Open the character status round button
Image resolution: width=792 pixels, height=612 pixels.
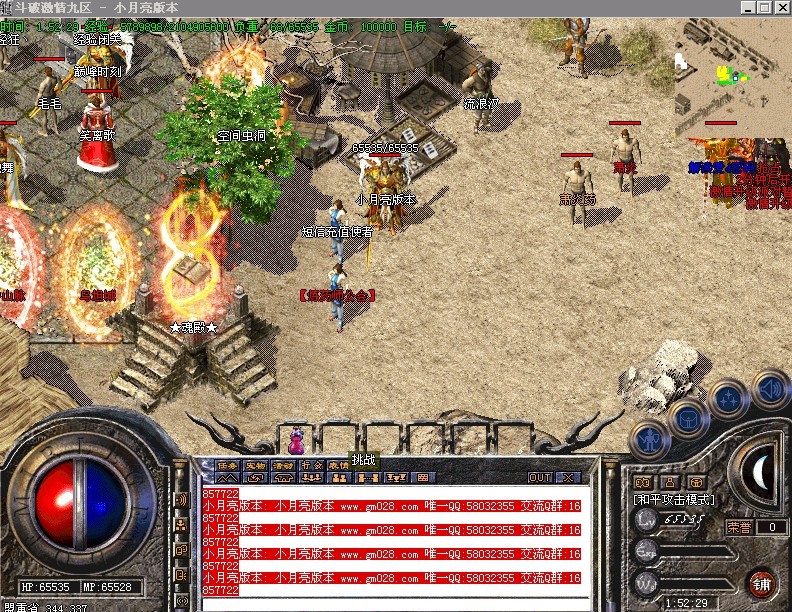click(x=649, y=437)
